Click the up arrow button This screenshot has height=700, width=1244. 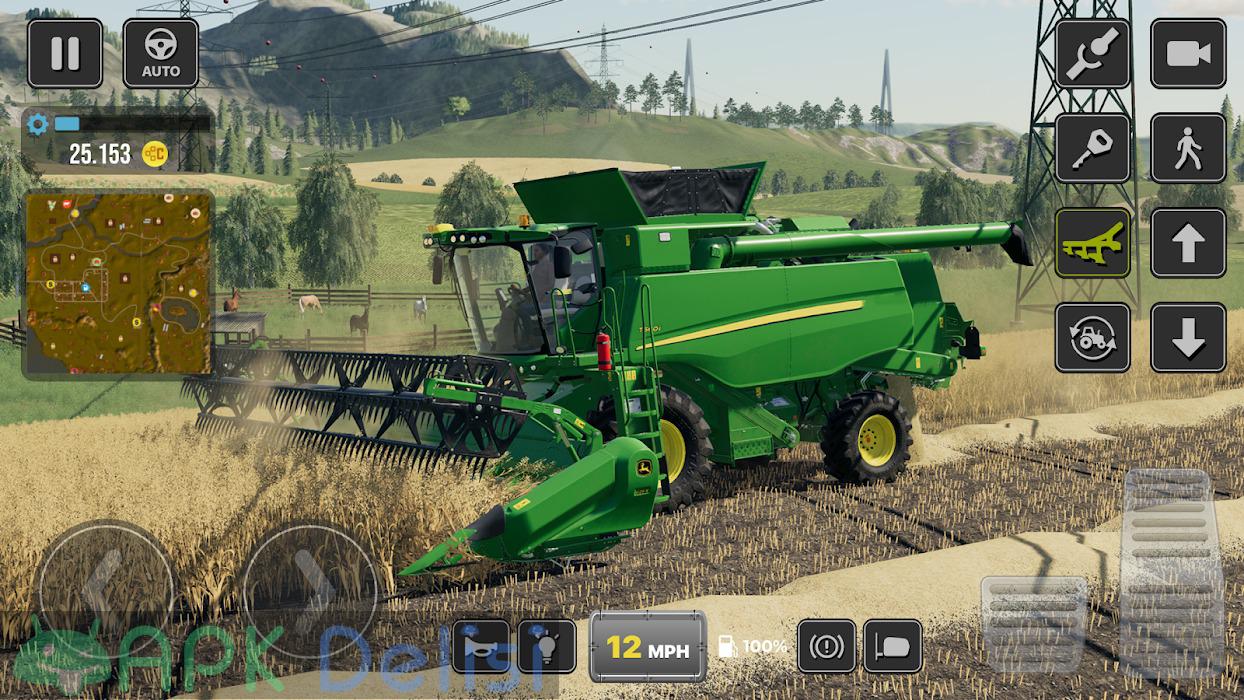click(1188, 243)
